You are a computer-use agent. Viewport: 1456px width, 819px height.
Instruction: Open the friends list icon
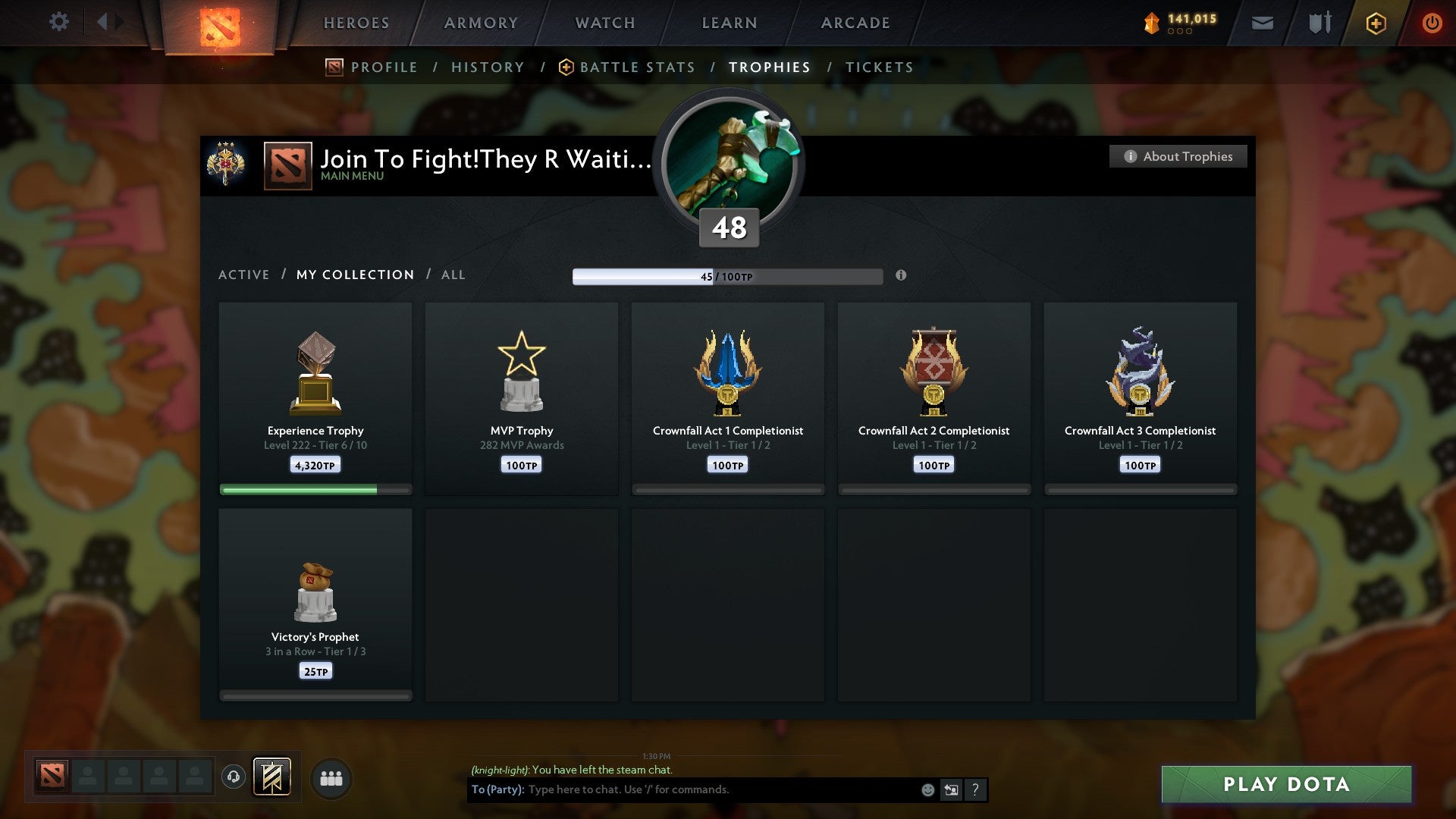[x=330, y=777]
